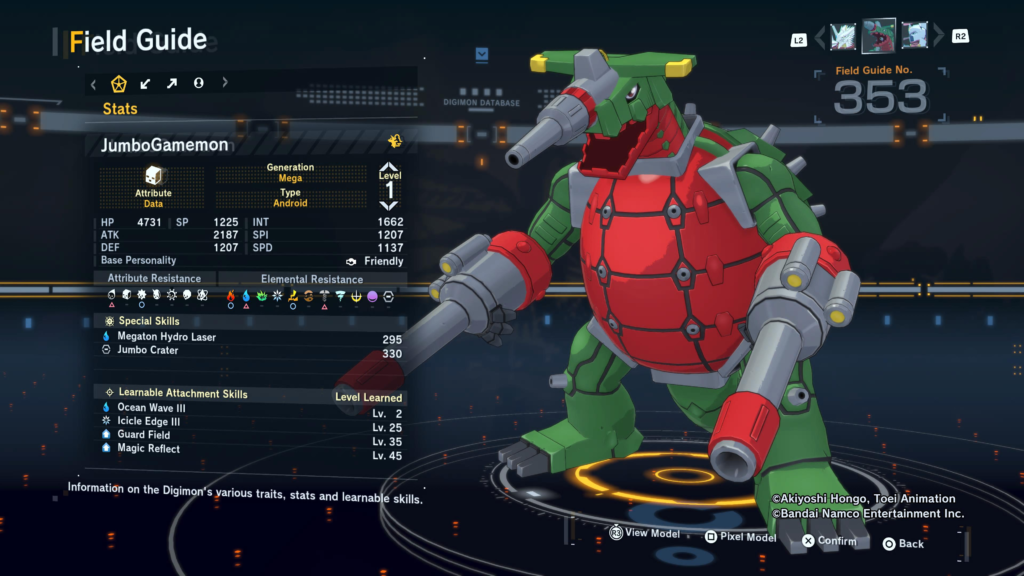Viewport: 1024px width, 576px height.
Task: Open the circular profile icon tab
Action: (199, 83)
